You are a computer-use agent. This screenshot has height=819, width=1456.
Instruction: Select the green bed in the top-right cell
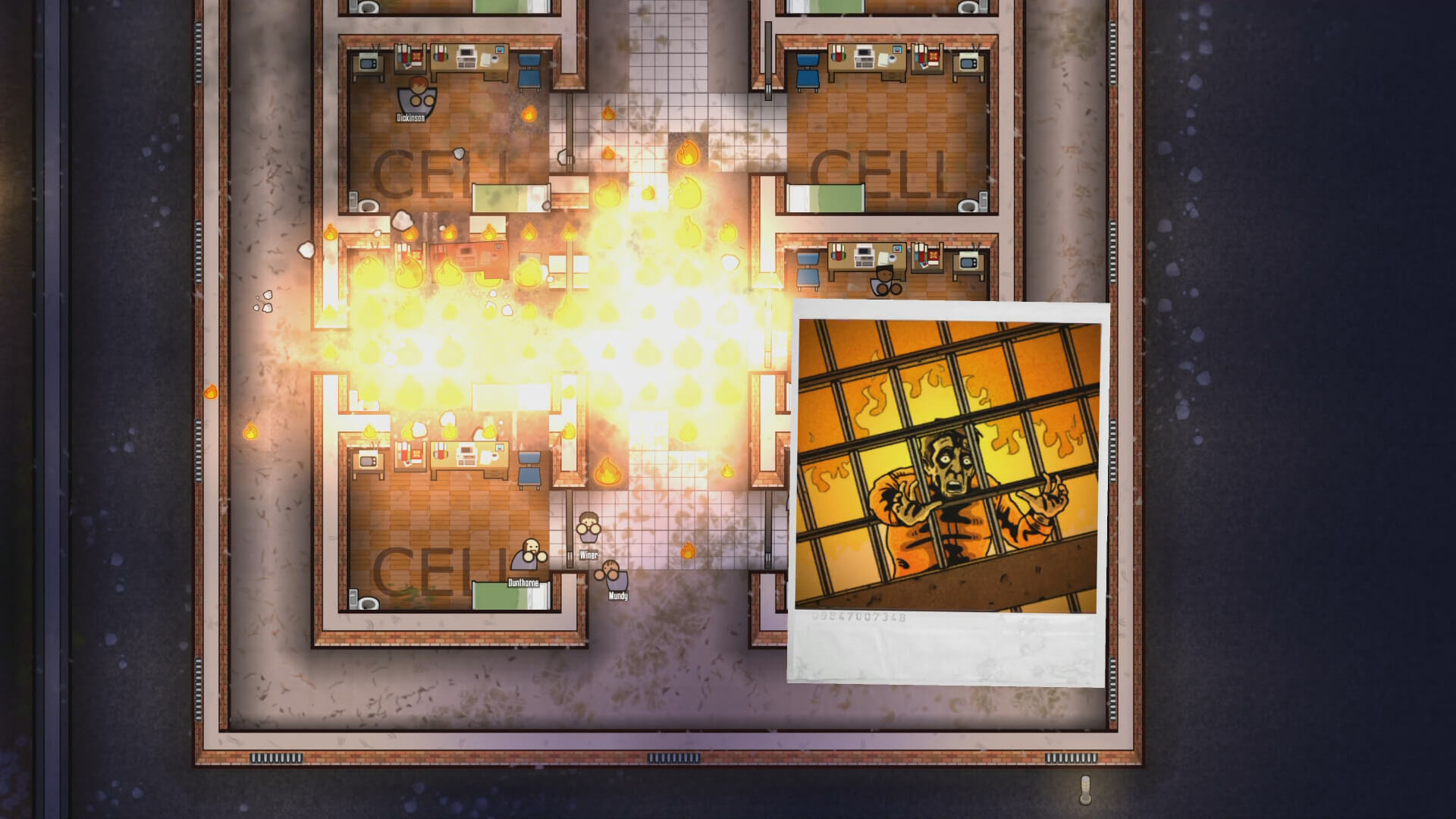point(826,197)
